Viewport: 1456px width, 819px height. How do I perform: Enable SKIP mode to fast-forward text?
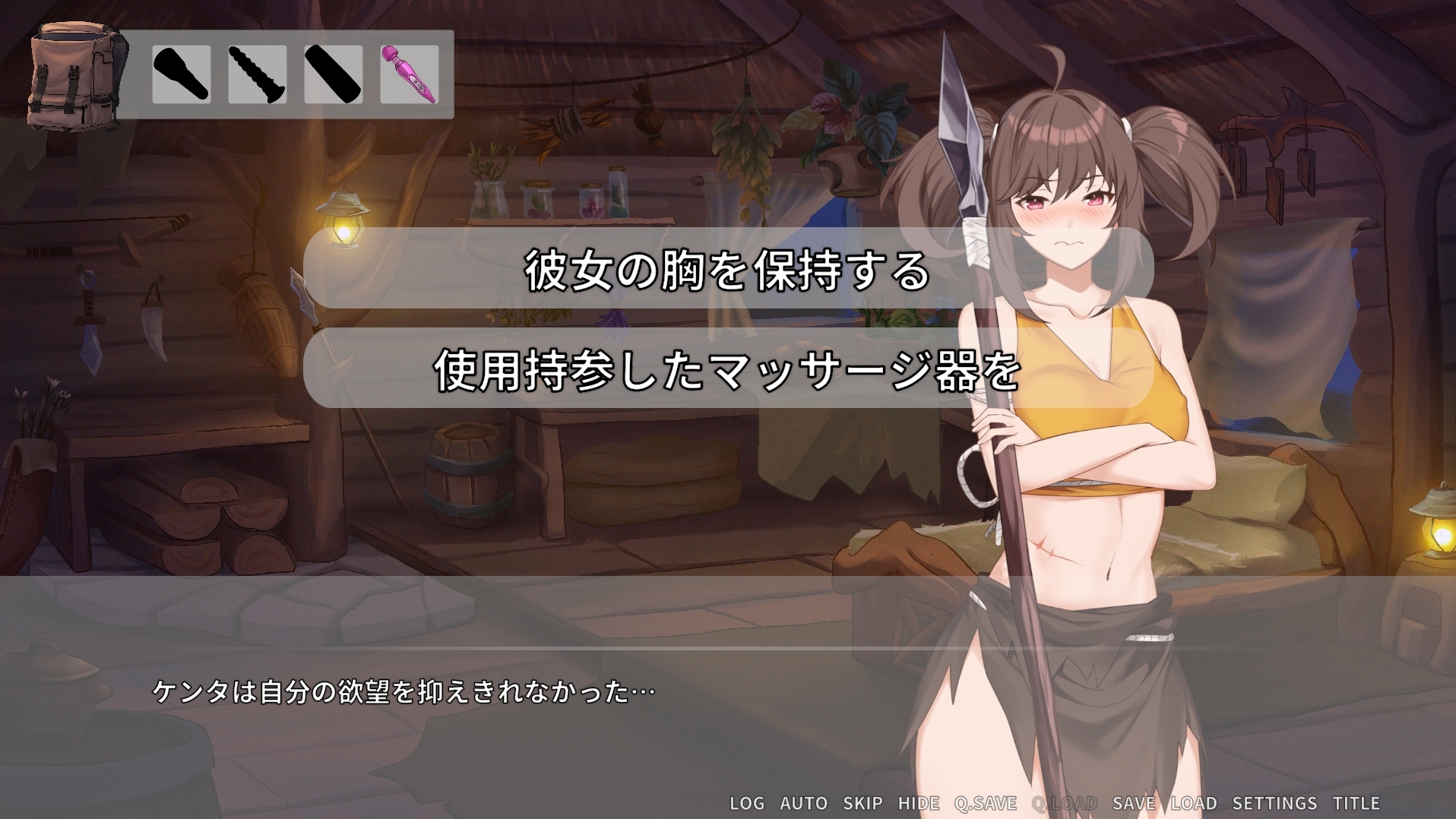point(863,803)
